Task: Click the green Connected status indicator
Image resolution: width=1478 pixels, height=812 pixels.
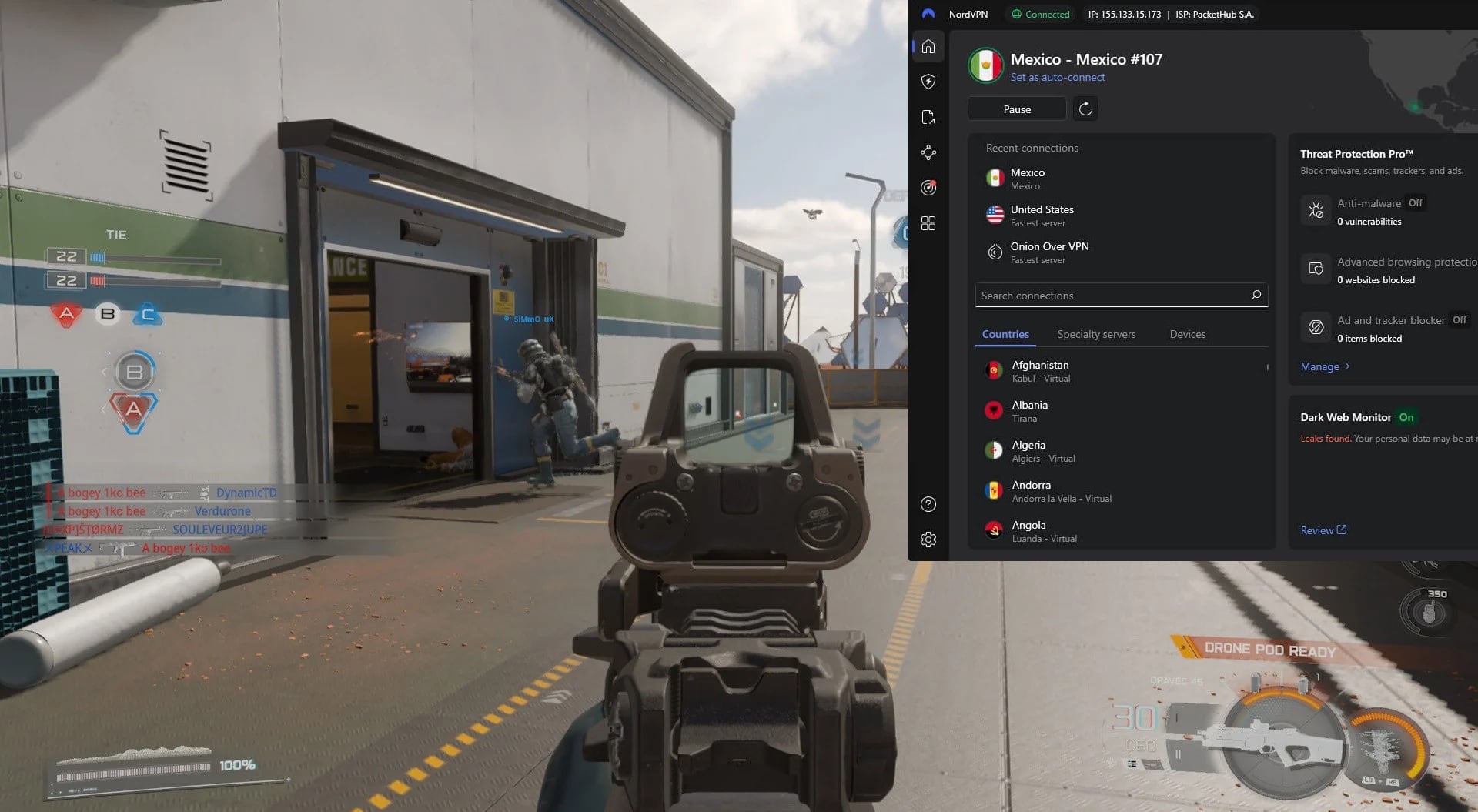Action: click(1040, 14)
